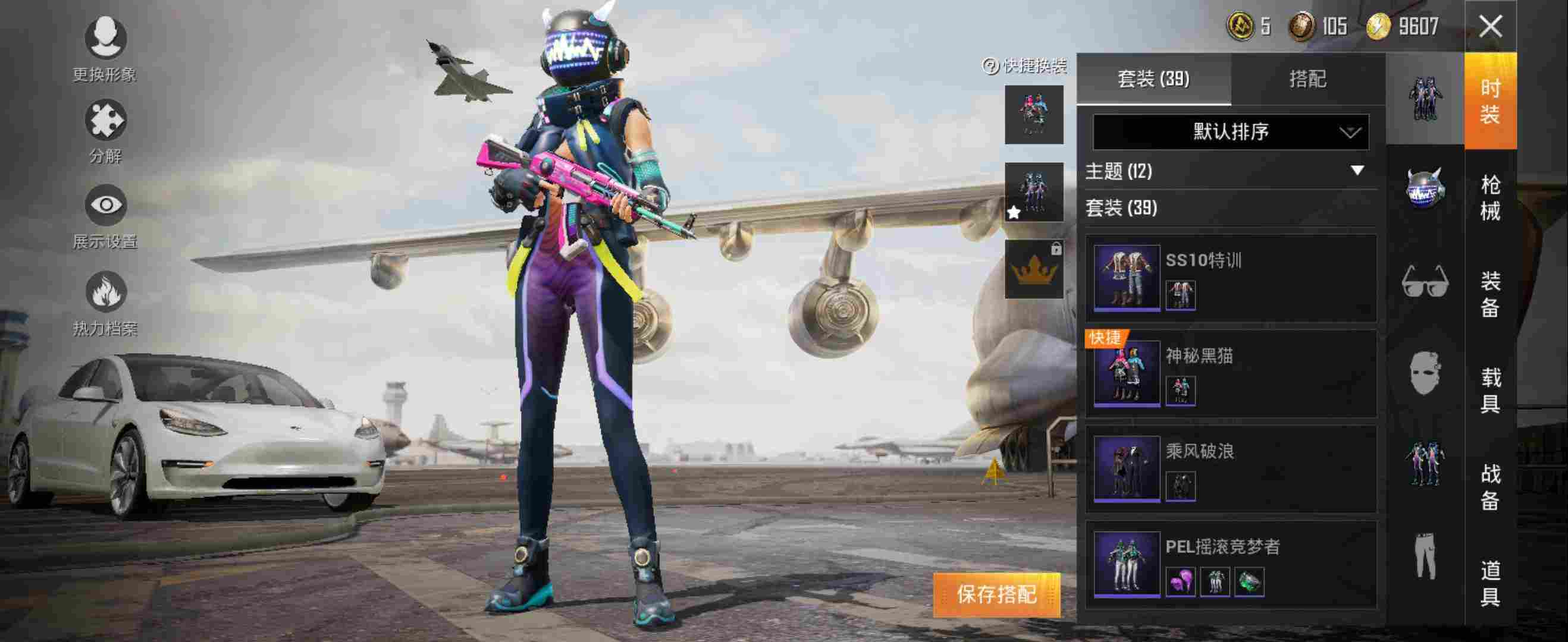Show the sunglasses eyewear category
Image resolution: width=1568 pixels, height=642 pixels.
[x=1425, y=281]
